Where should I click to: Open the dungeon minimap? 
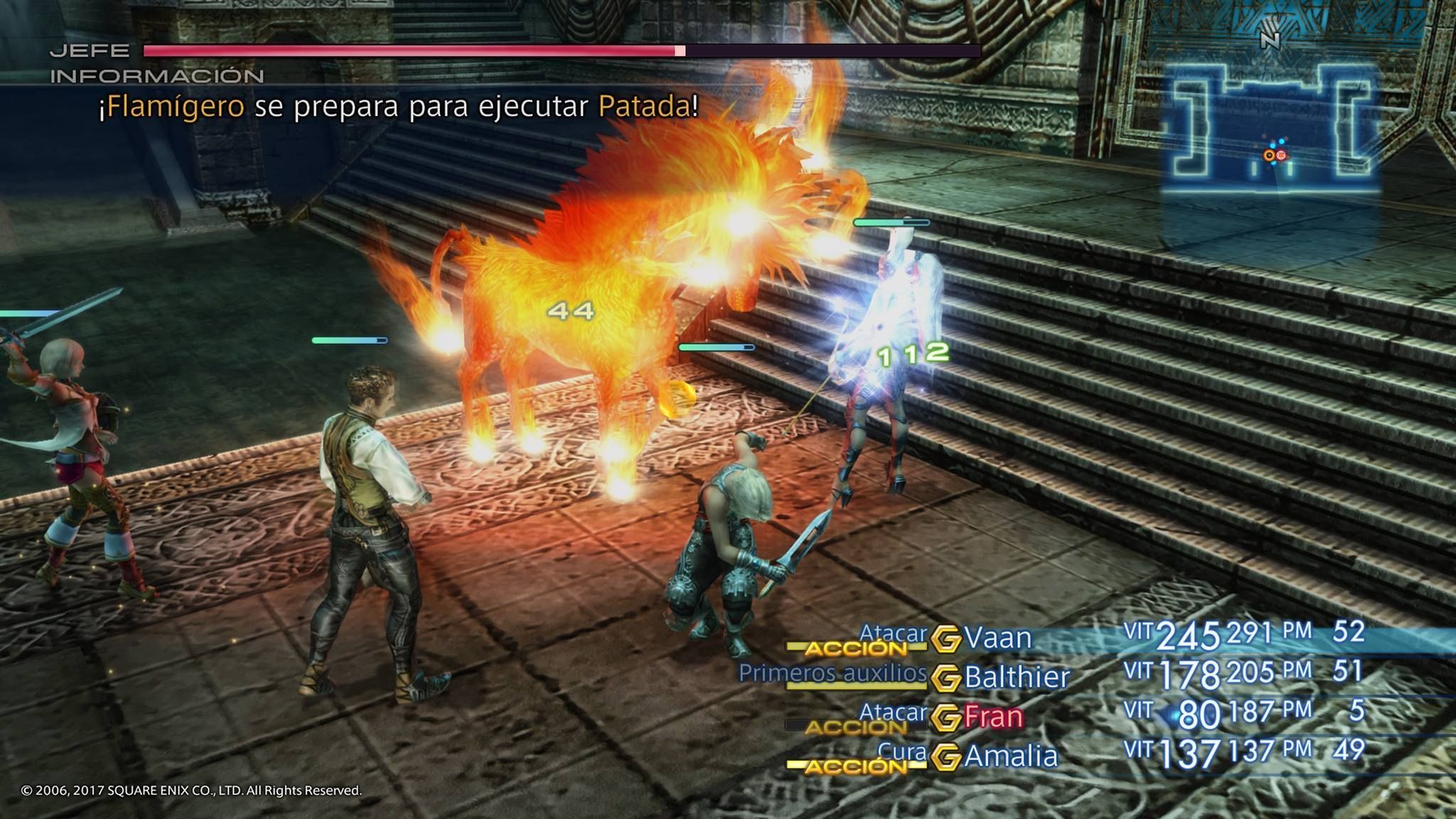point(1271,128)
